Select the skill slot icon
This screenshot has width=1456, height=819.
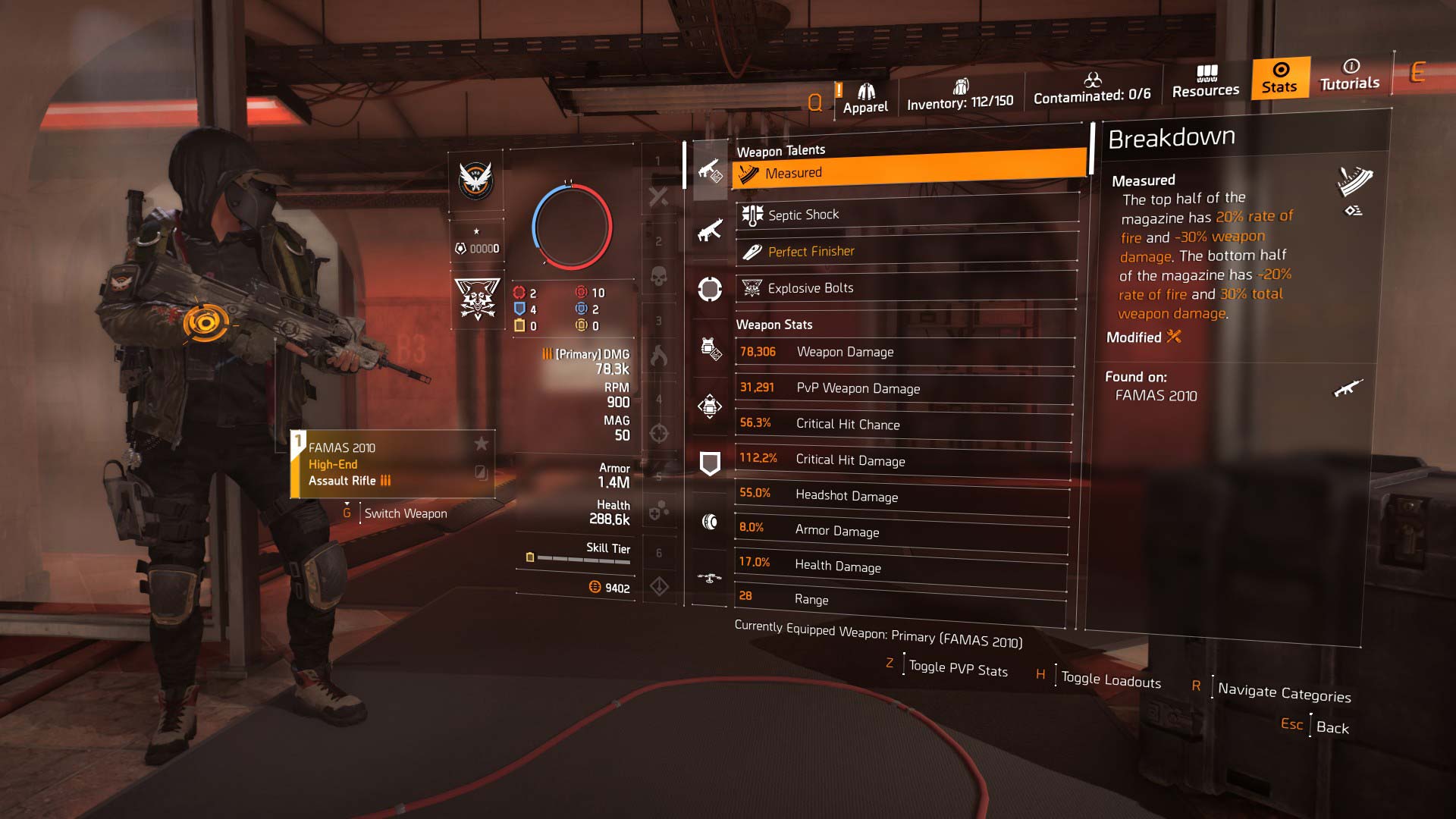pos(710,289)
